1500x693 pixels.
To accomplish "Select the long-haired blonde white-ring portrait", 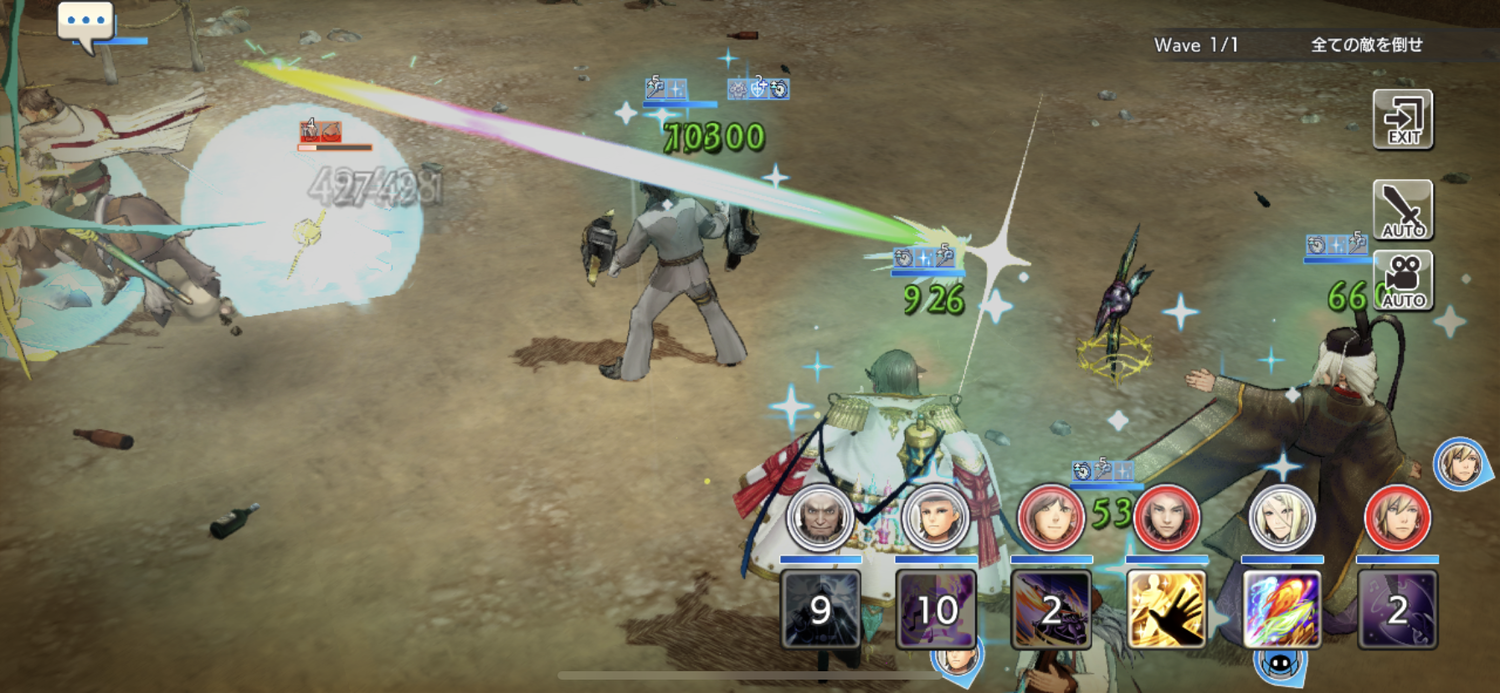I will coord(1282,518).
